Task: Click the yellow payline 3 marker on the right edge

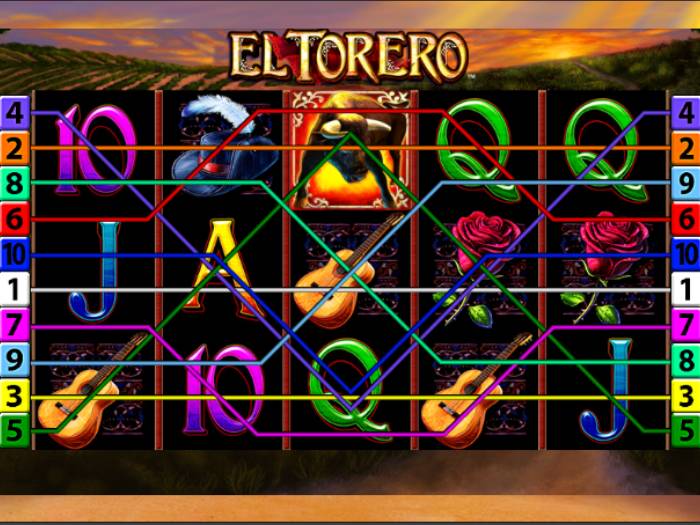Action: click(686, 395)
